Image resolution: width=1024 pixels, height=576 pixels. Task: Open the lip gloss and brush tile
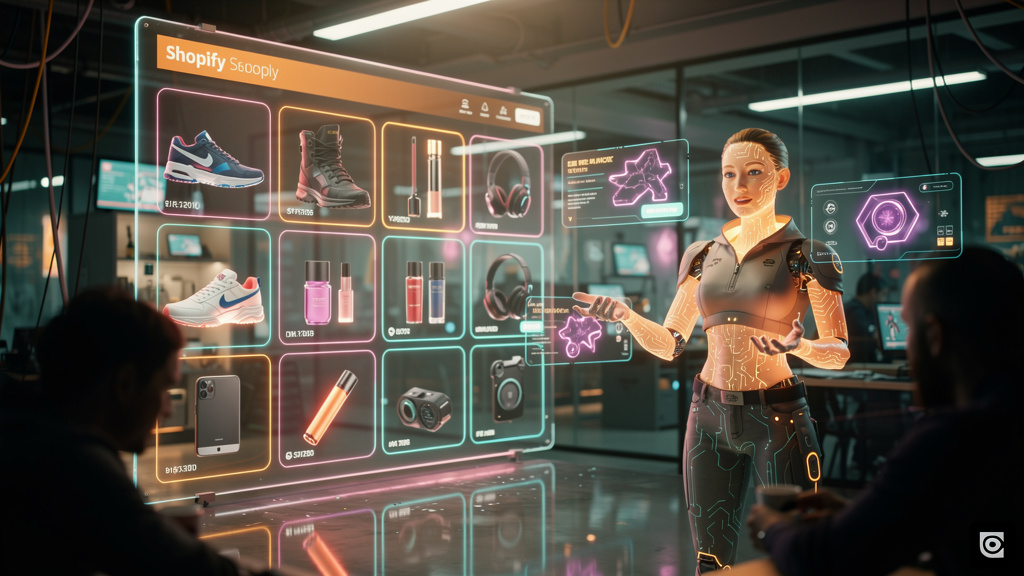pos(423,177)
